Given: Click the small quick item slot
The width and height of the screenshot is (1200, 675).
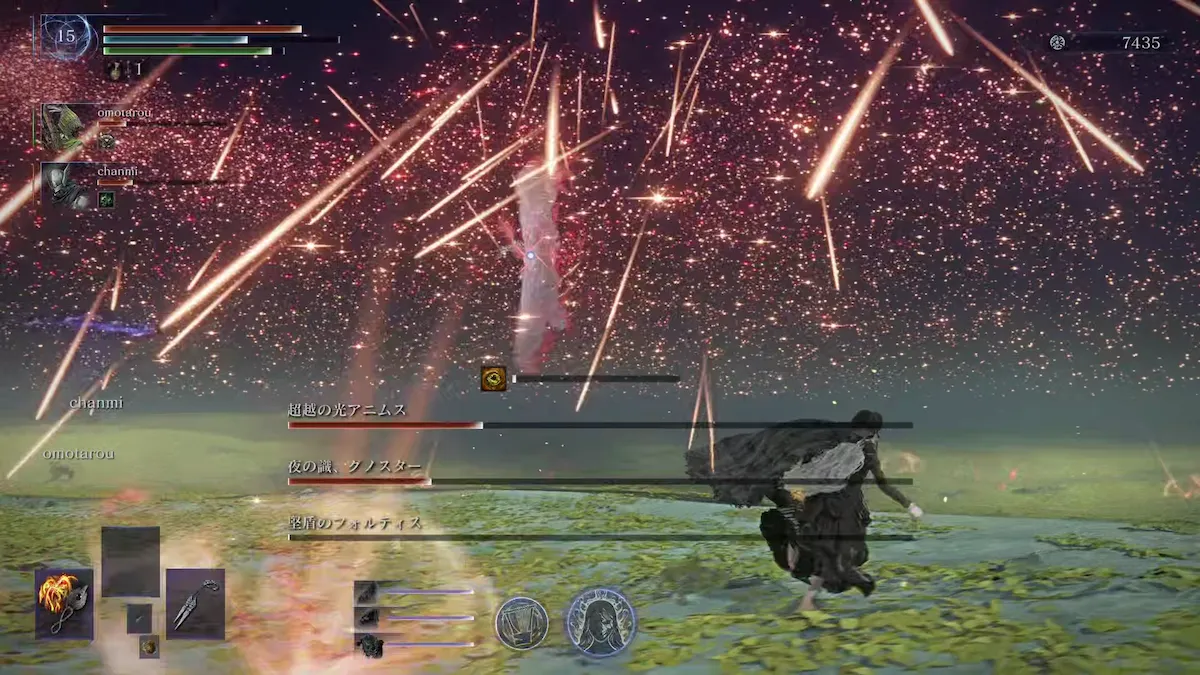Looking at the screenshot, I should tap(139, 618).
